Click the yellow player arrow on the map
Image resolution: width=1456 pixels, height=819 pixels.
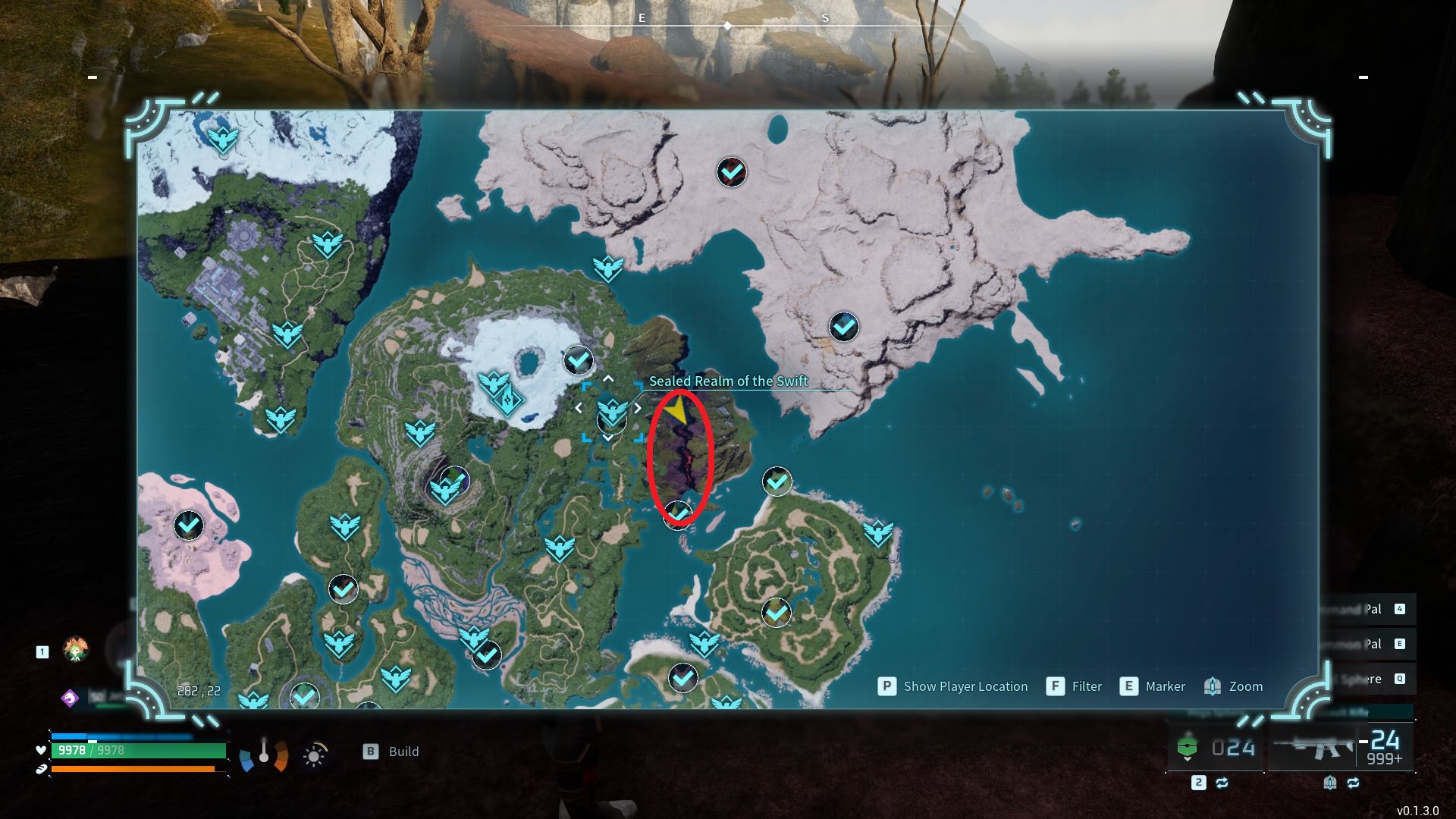coord(675,412)
